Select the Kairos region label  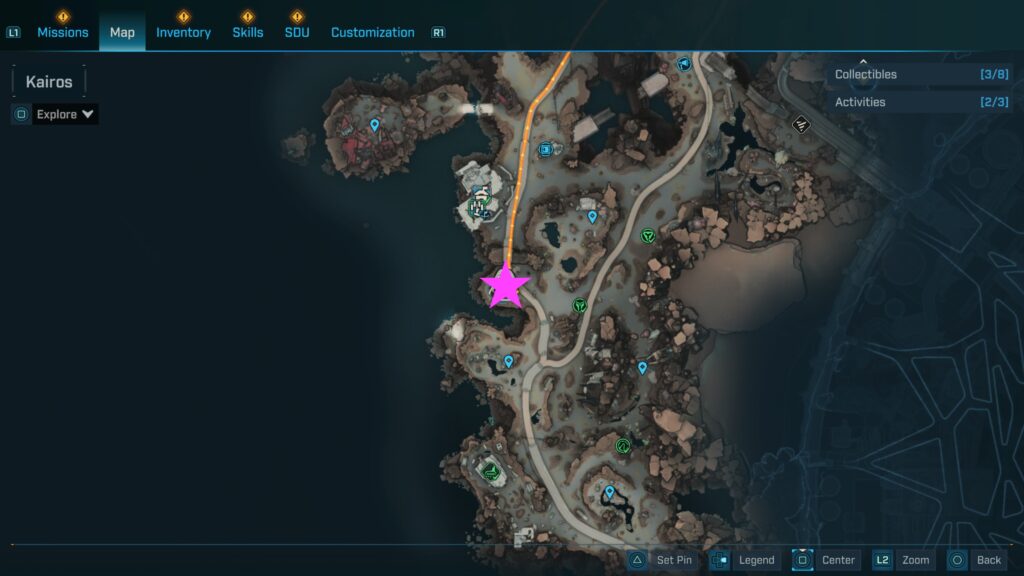point(49,81)
